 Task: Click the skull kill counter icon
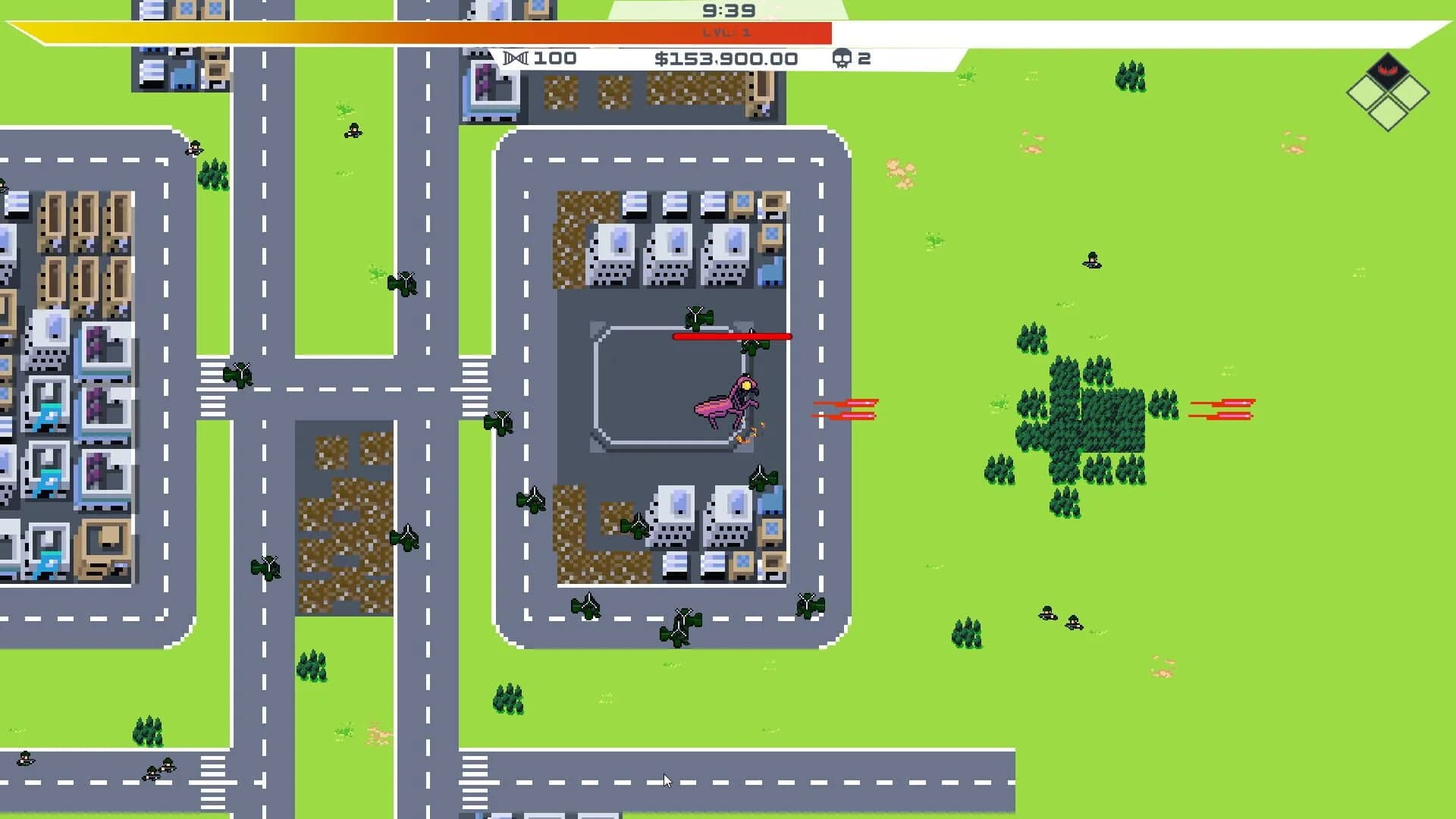click(842, 58)
